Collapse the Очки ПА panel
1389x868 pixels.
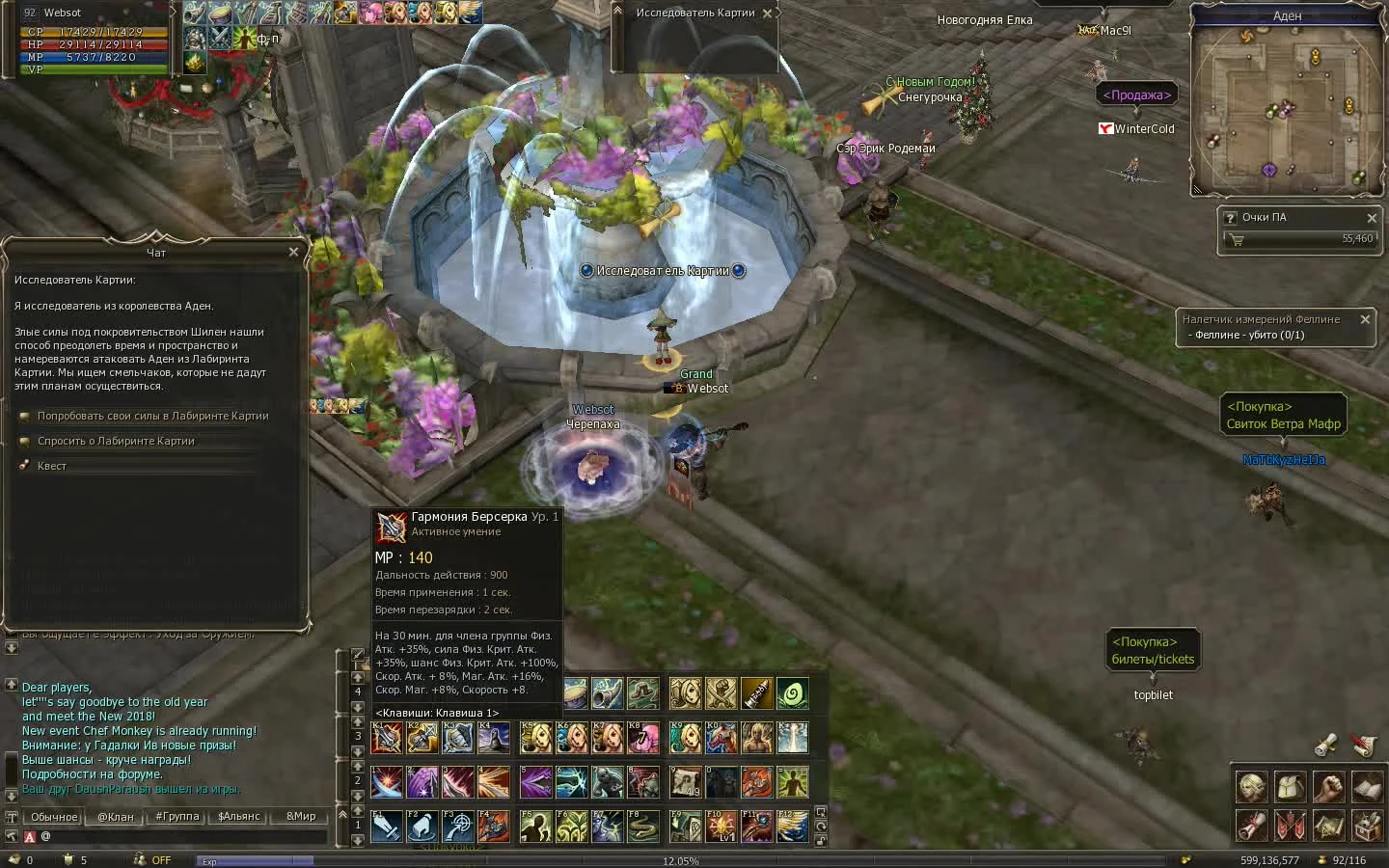pos(1373,218)
